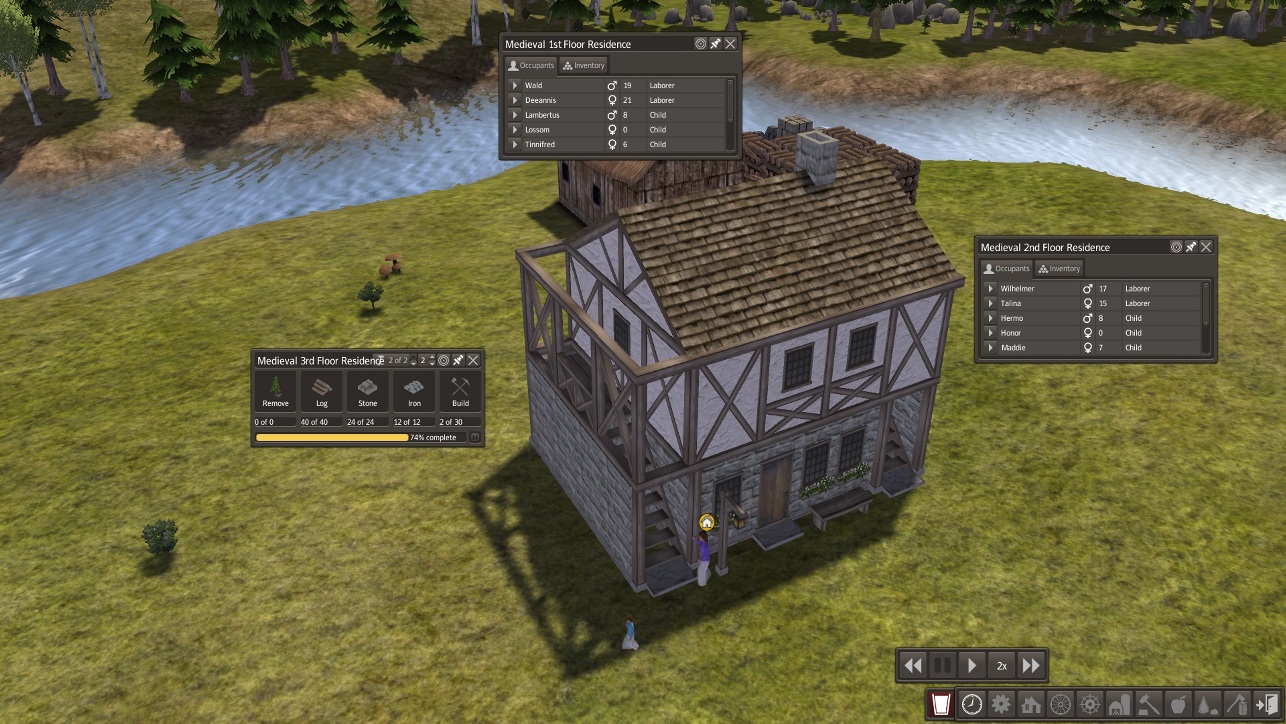Slow down game speed with rewind button
This screenshot has height=724, width=1286.
(x=913, y=665)
